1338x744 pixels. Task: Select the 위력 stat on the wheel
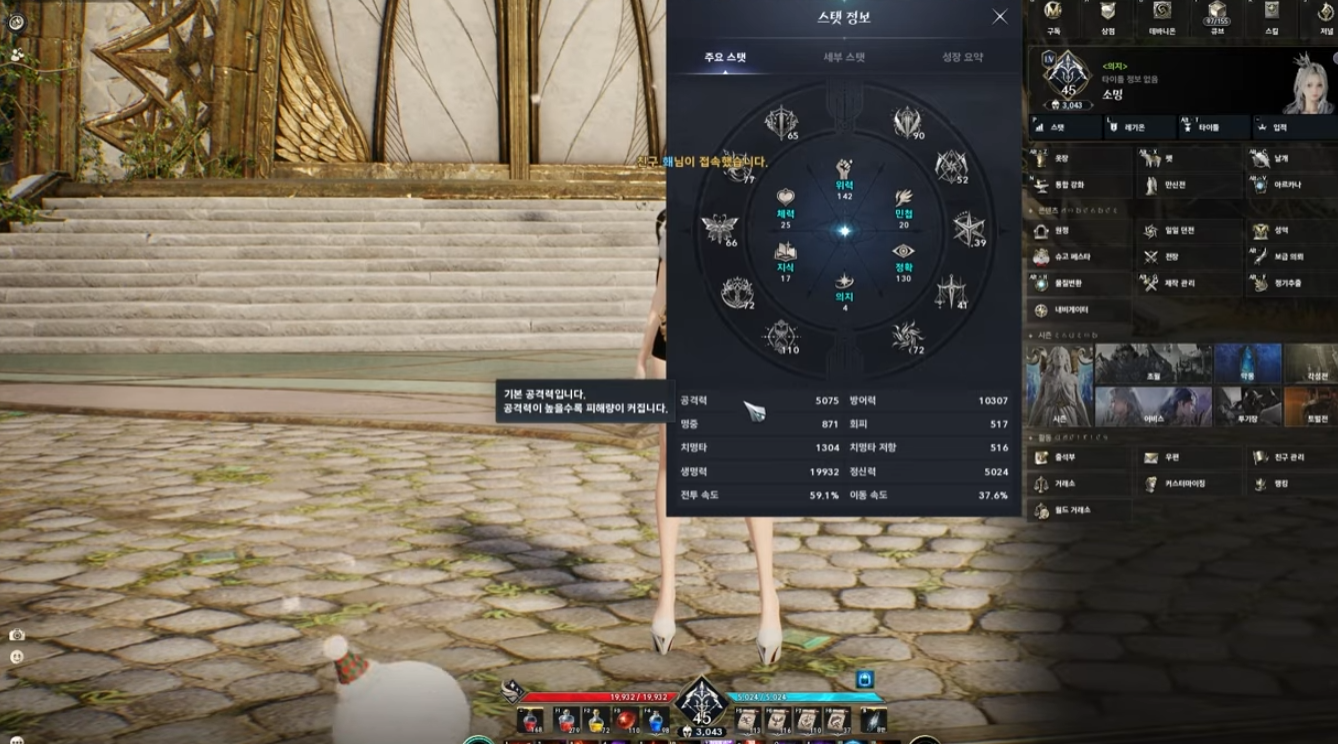844,177
